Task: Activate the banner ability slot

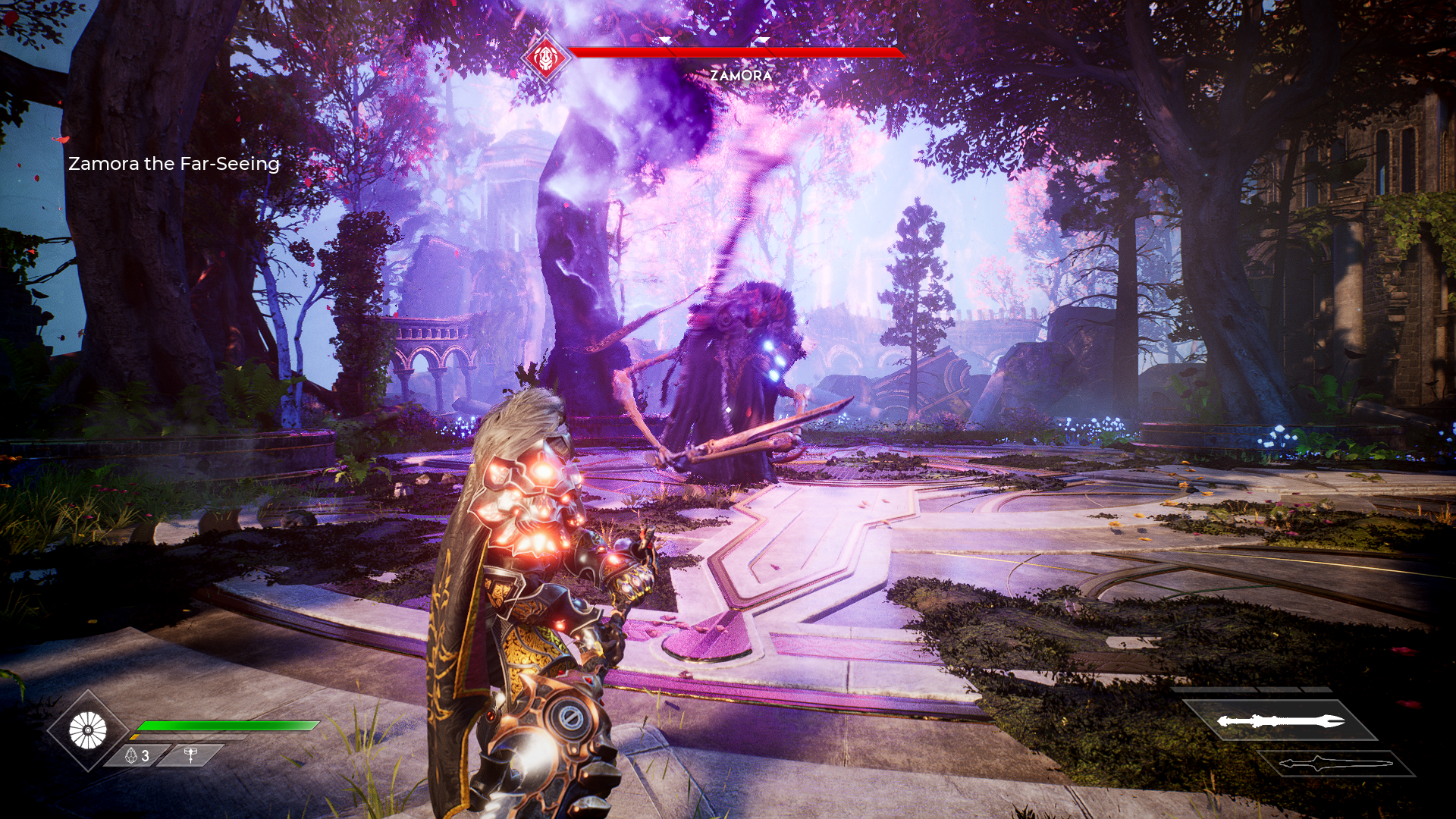Action: tap(190, 755)
